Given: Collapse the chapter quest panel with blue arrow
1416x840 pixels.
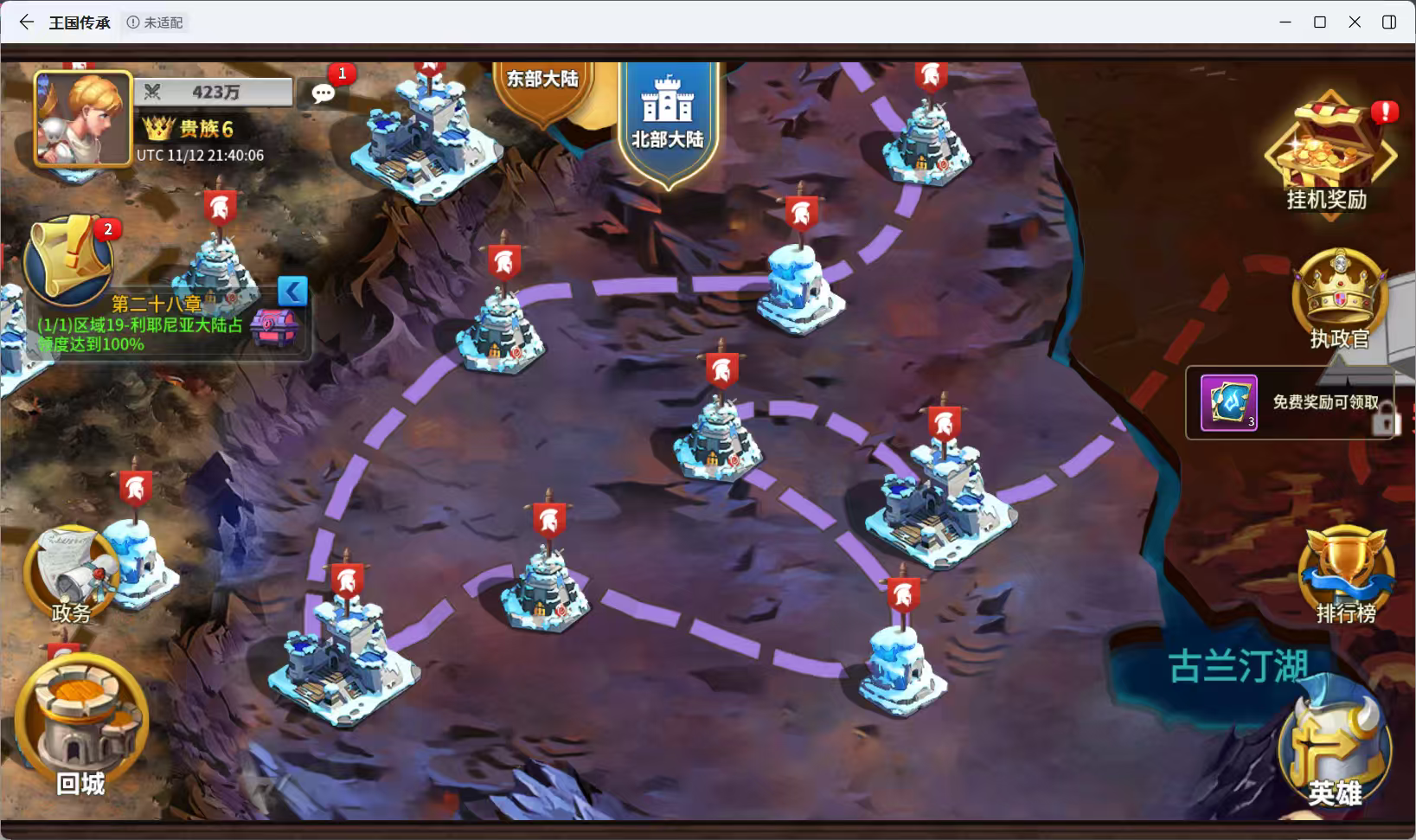Looking at the screenshot, I should point(292,292).
